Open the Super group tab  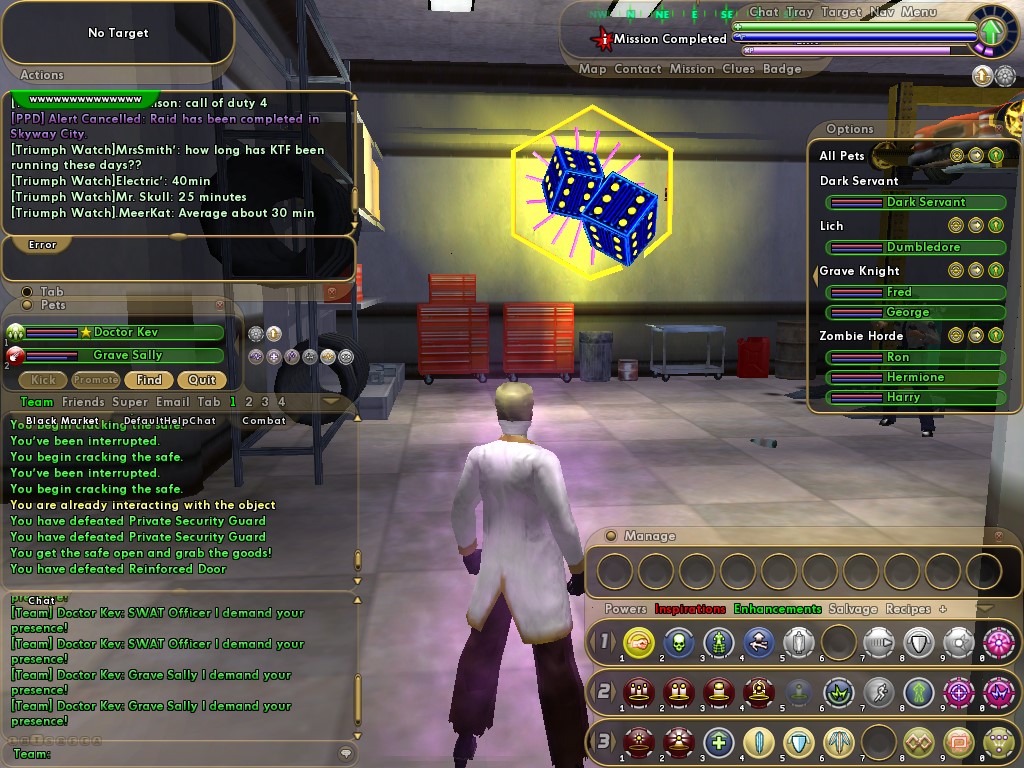(x=130, y=402)
